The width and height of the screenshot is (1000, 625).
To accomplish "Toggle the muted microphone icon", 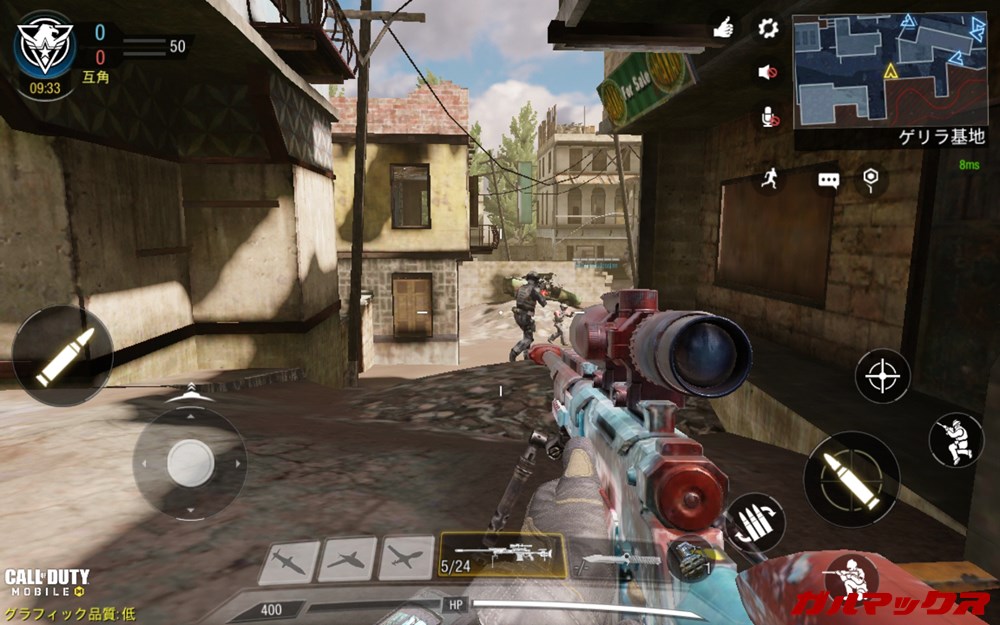I will point(768,118).
